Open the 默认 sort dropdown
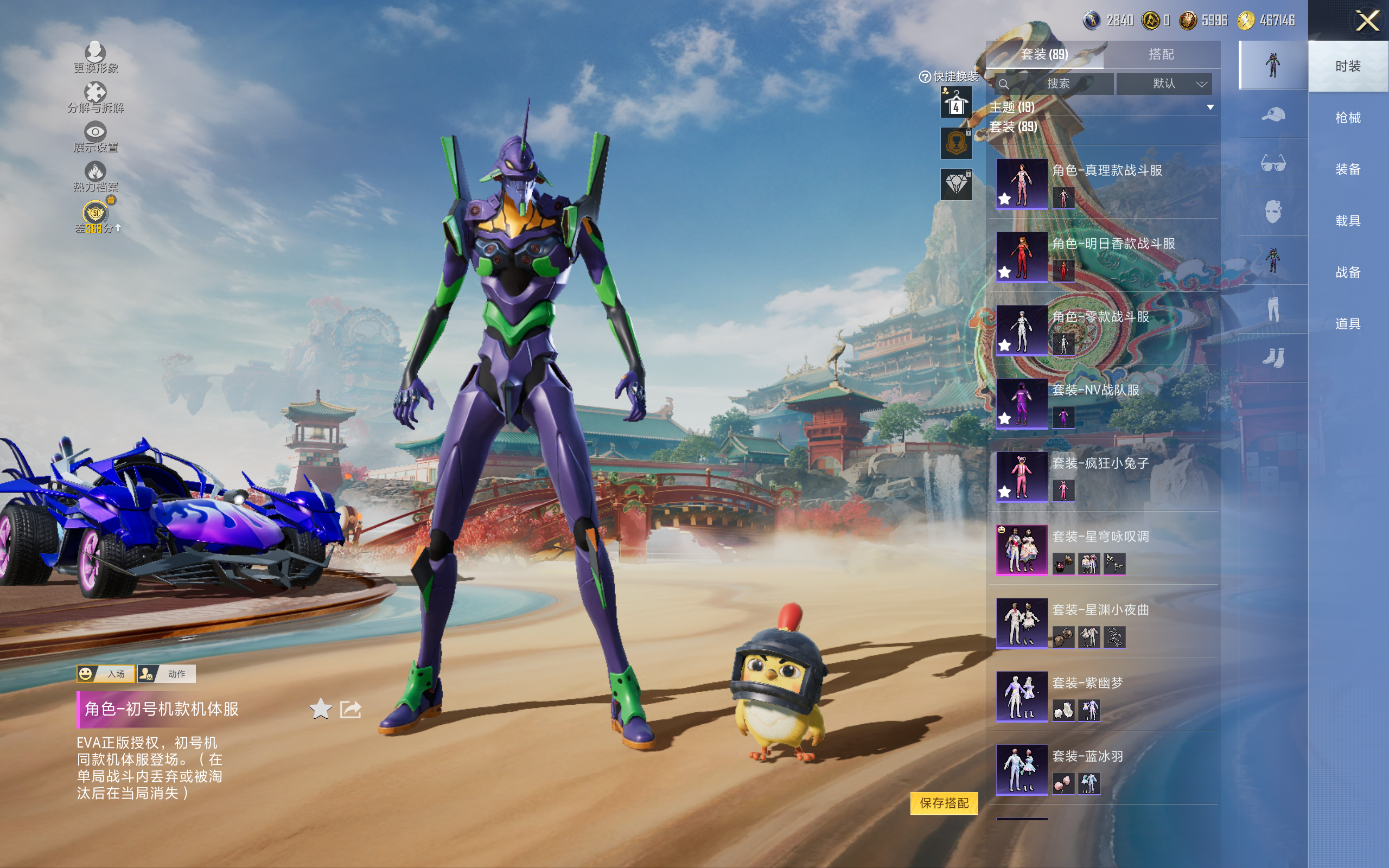1389x868 pixels. (x=1165, y=84)
